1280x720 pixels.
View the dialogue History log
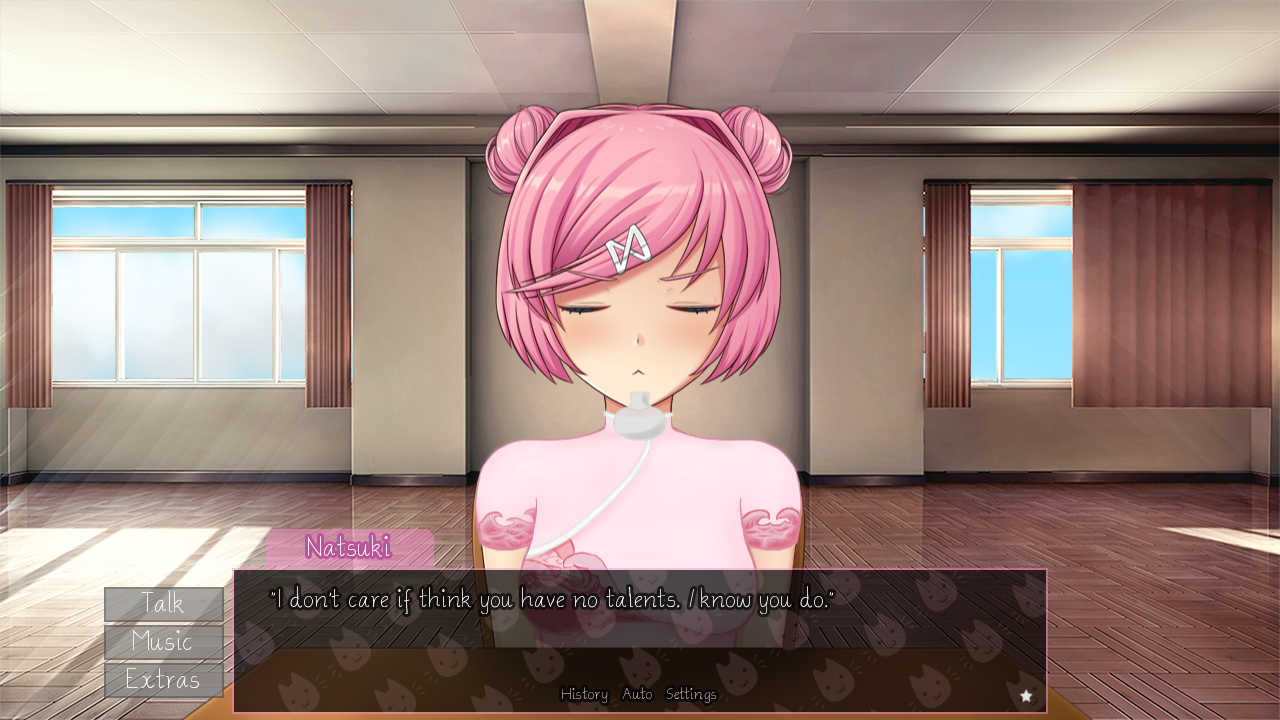tap(584, 694)
